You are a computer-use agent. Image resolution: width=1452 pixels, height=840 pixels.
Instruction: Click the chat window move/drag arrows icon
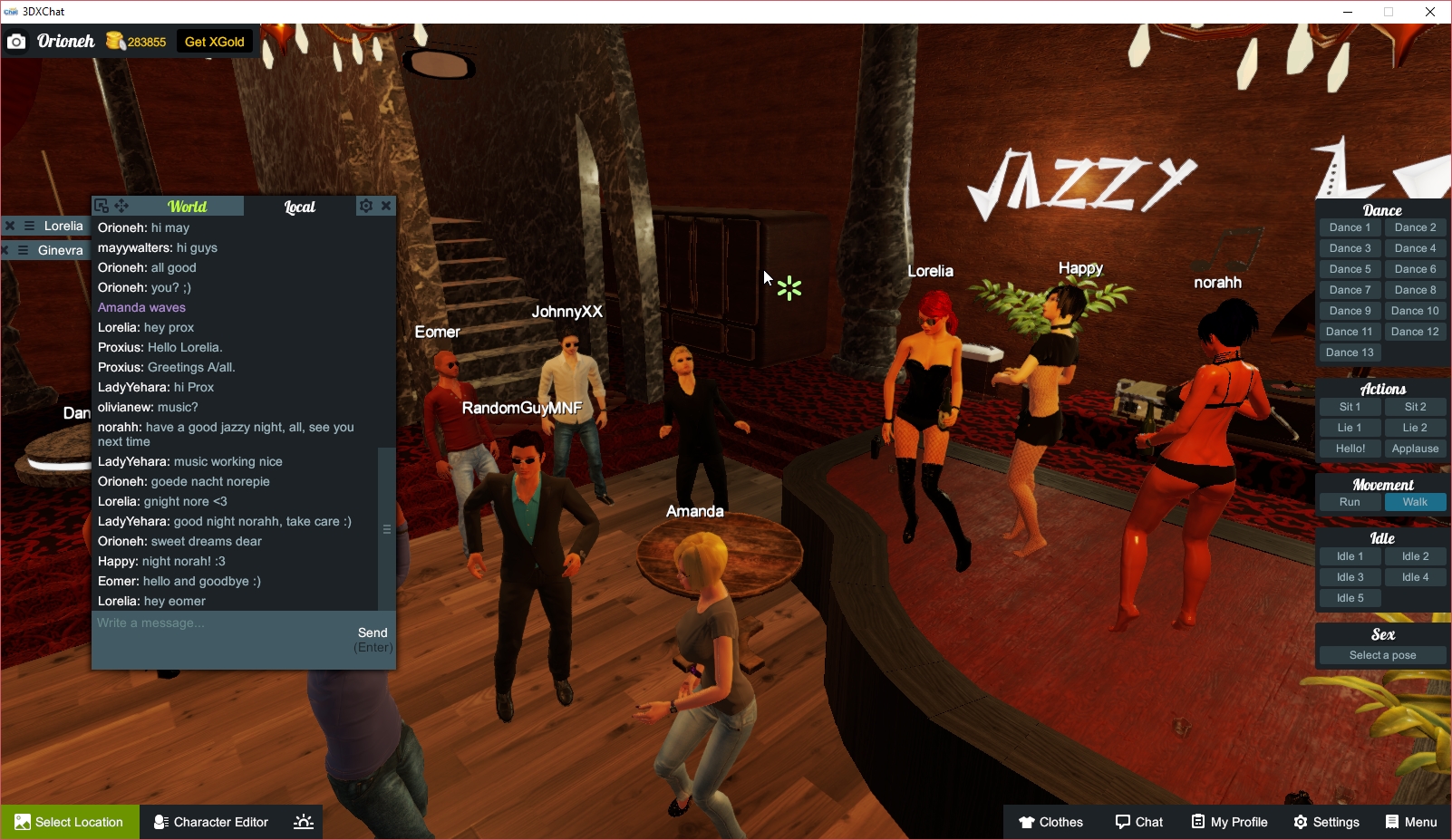tap(121, 206)
